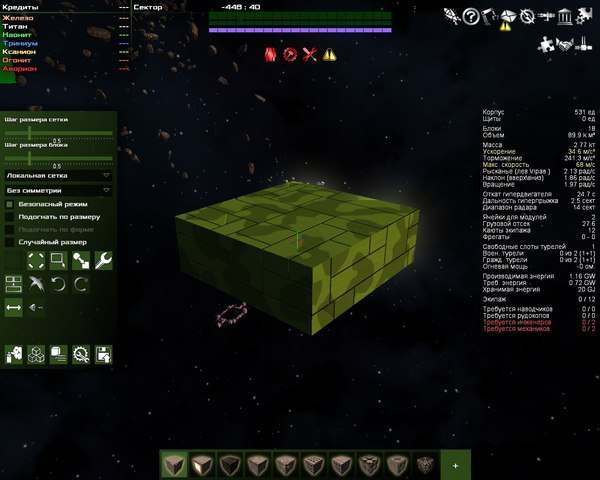600x480 pixels.
Task: Select the first block in the hotbar
Action: 174,464
